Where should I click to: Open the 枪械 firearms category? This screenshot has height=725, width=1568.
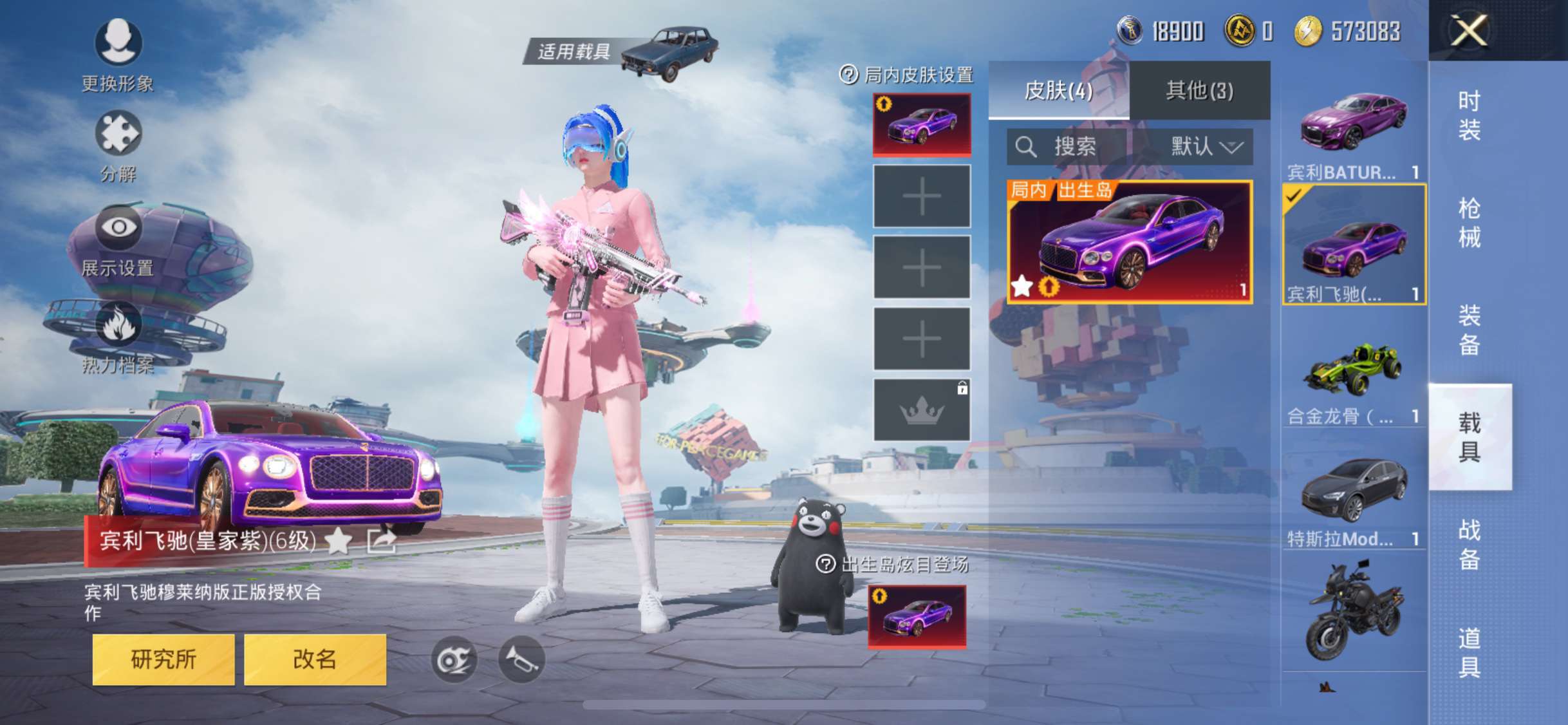pos(1469,223)
